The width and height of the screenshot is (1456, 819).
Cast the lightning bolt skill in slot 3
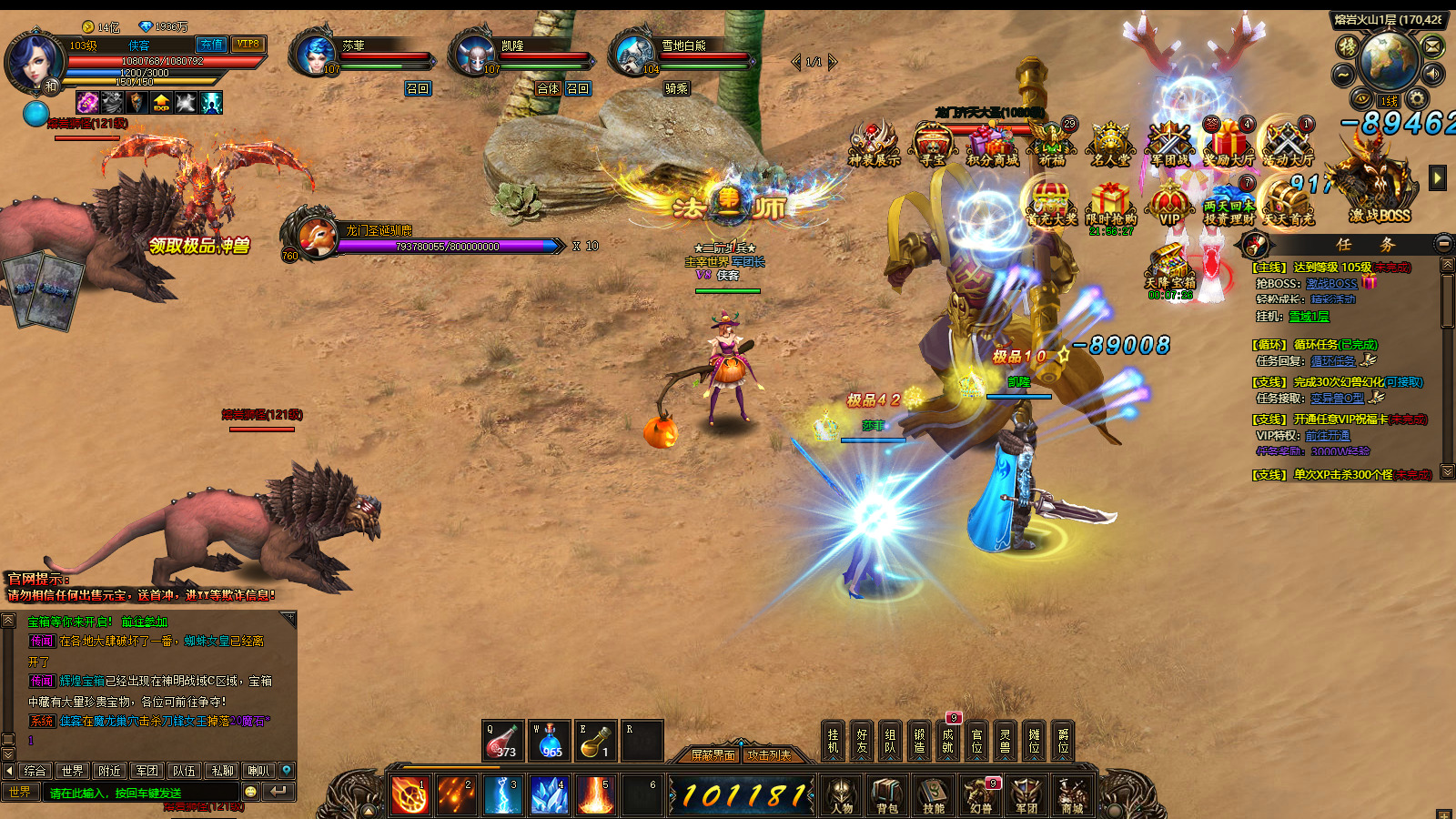503,795
